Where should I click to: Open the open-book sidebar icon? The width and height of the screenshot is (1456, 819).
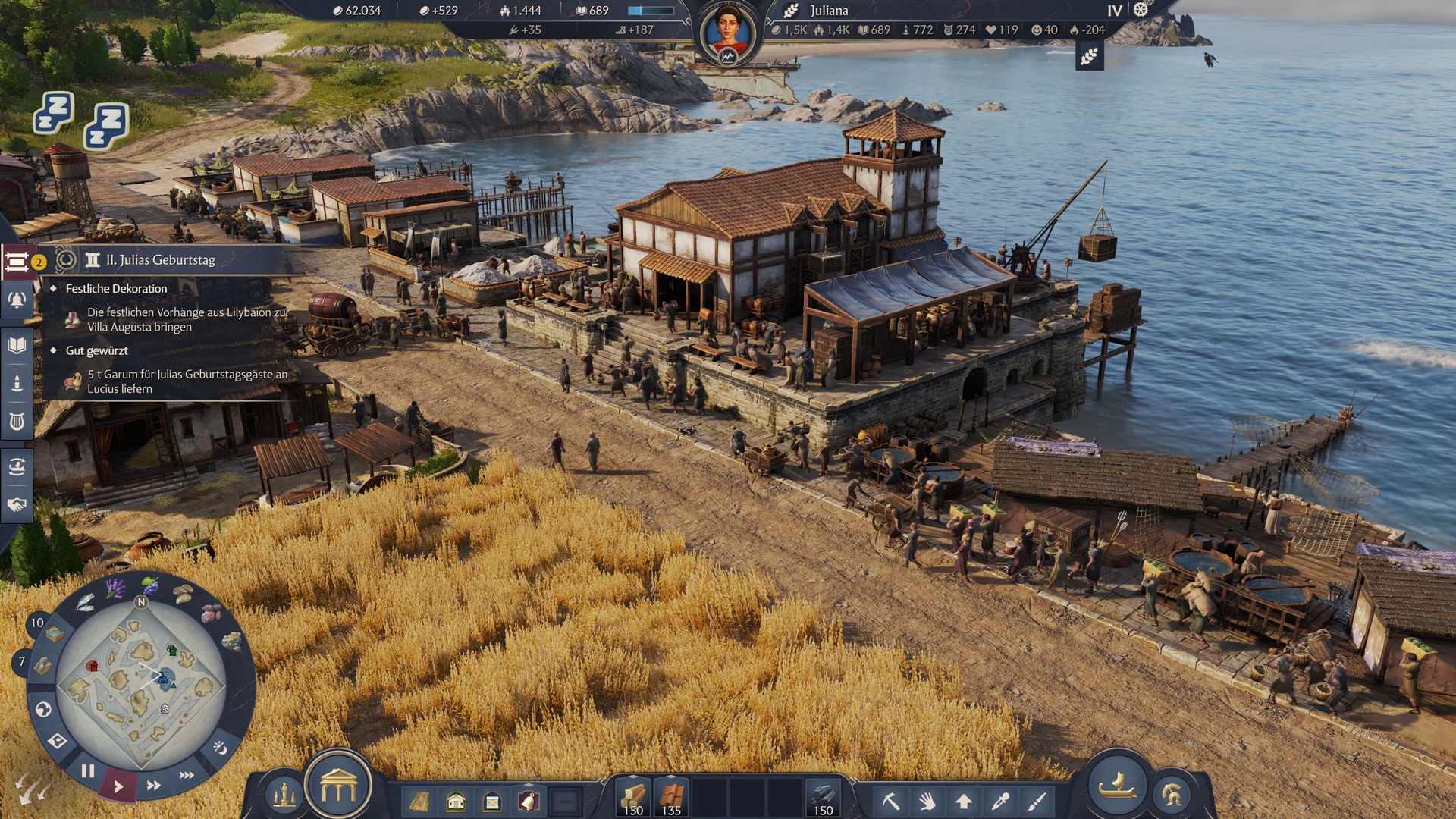tap(17, 346)
